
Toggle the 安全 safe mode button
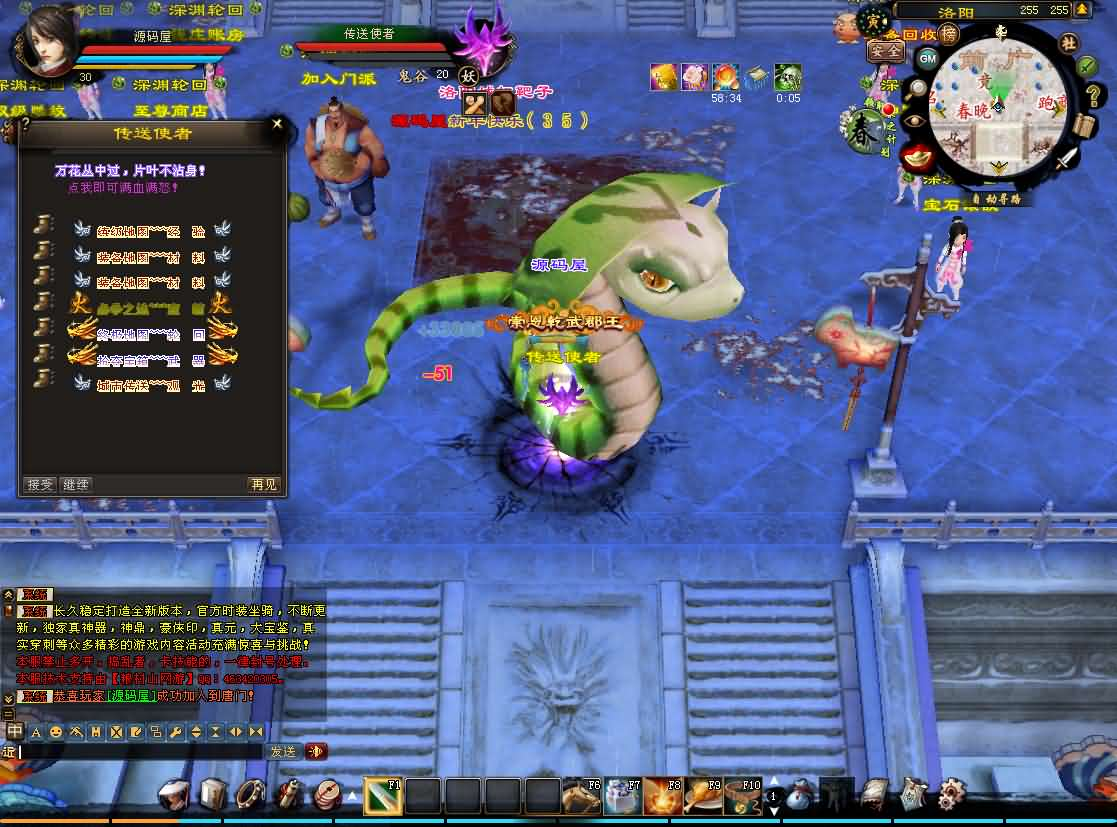(x=885, y=50)
